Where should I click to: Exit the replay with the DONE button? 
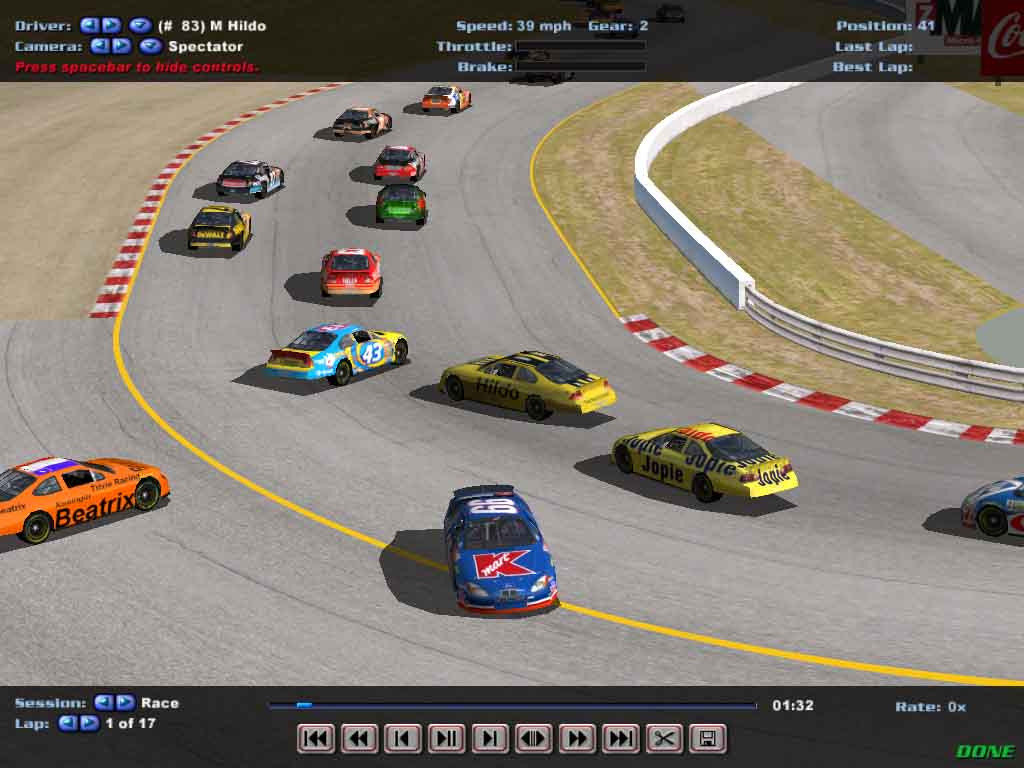coord(985,751)
